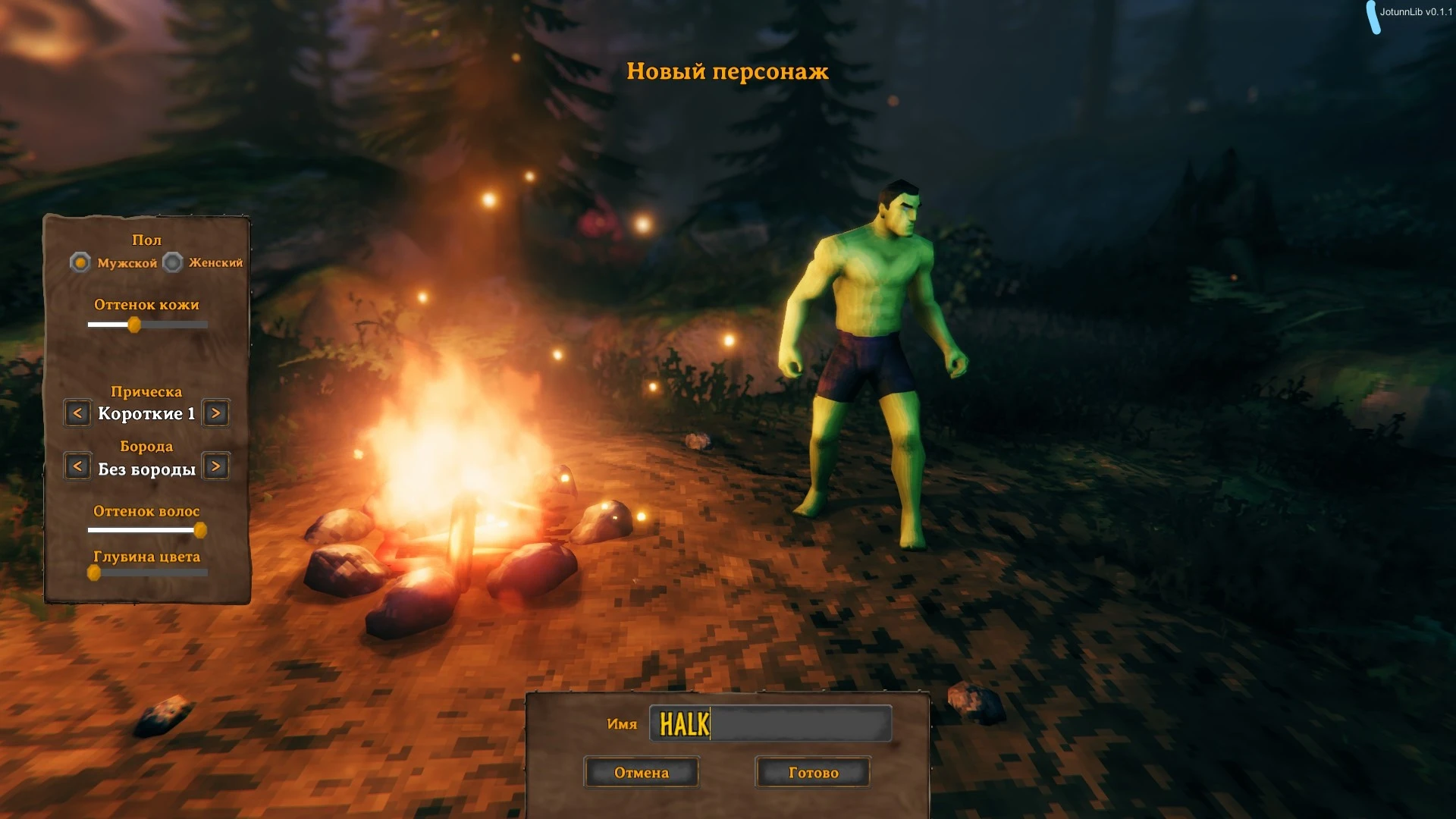1456x819 pixels.
Task: Click the Короткие 1 hairstyle label
Action: 146,413
